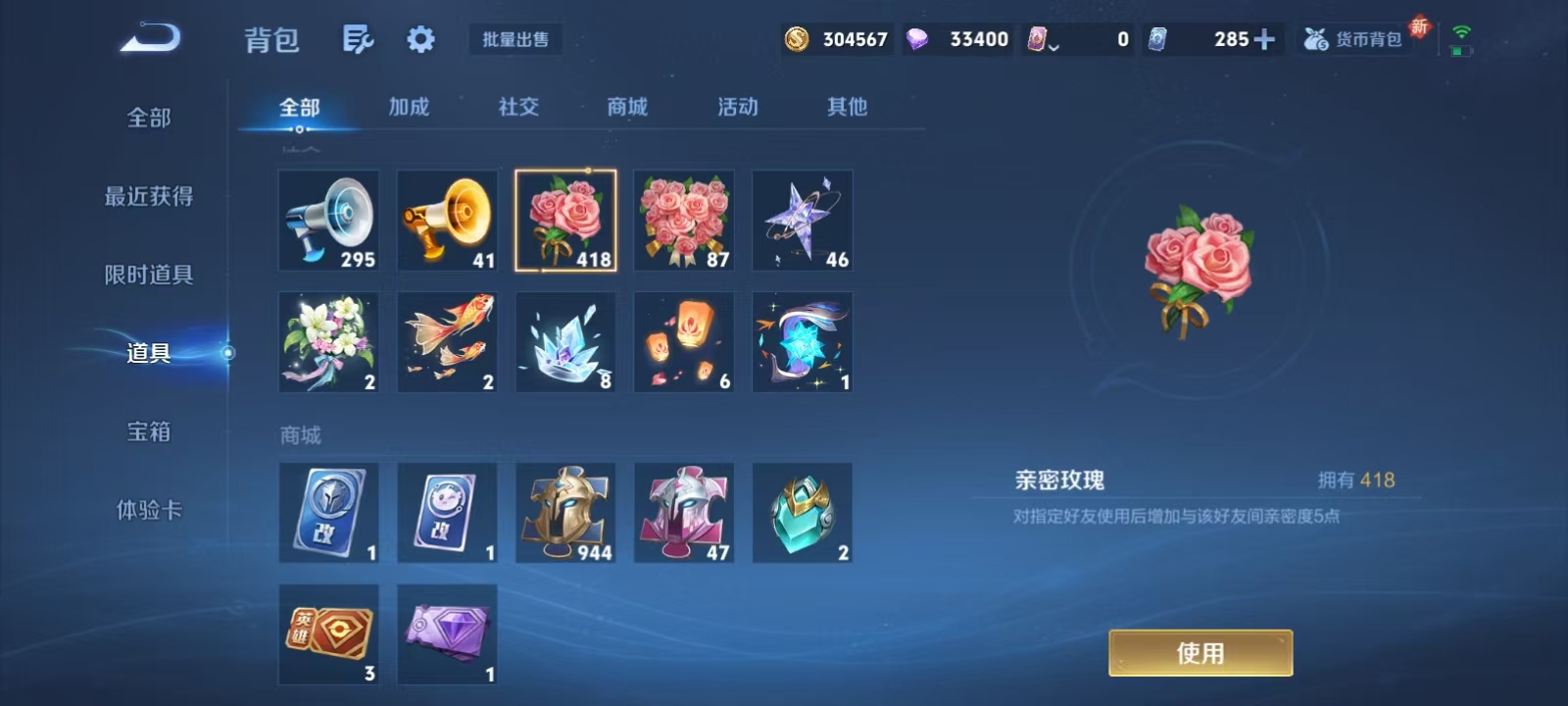
Task: Select the crystal shard item
Action: [x=565, y=341]
